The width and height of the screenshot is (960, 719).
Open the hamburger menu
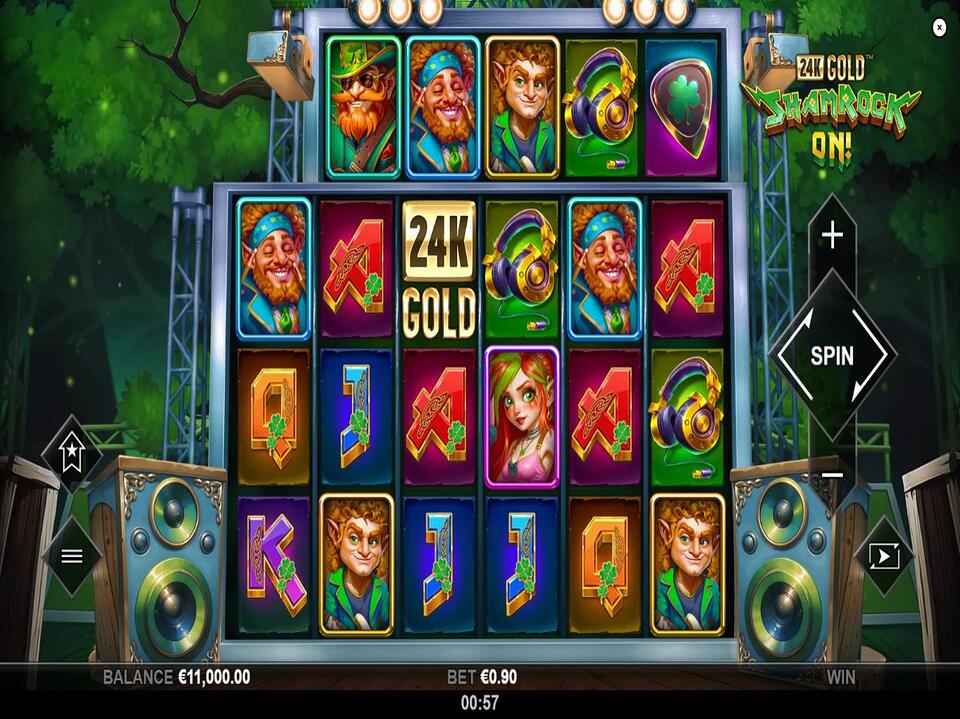[72, 556]
